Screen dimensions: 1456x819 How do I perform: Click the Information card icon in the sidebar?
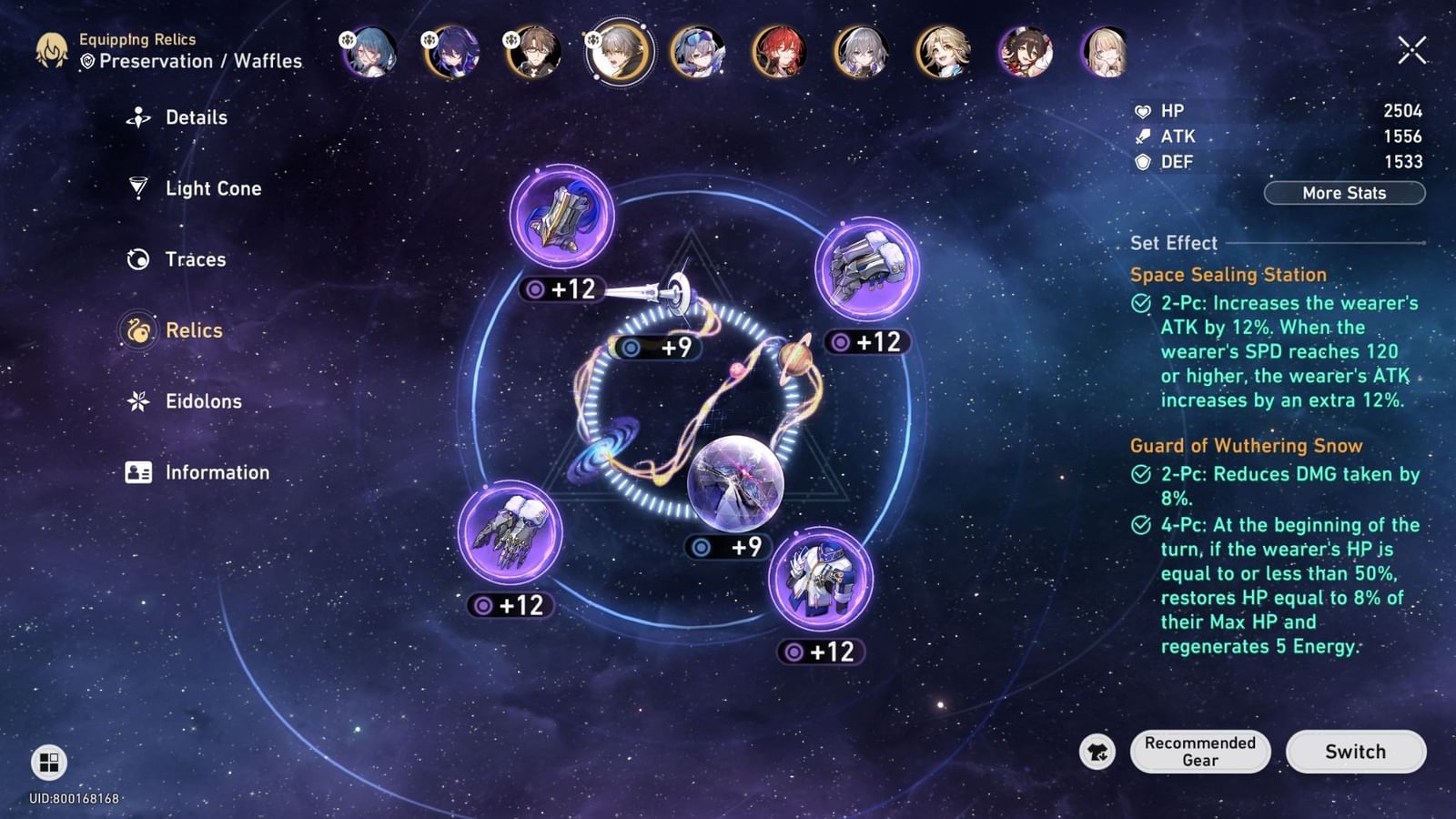click(x=137, y=472)
